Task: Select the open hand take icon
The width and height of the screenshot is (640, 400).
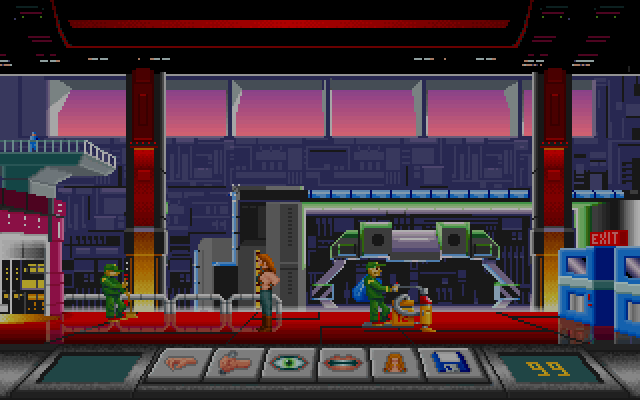Action: click(x=179, y=364)
